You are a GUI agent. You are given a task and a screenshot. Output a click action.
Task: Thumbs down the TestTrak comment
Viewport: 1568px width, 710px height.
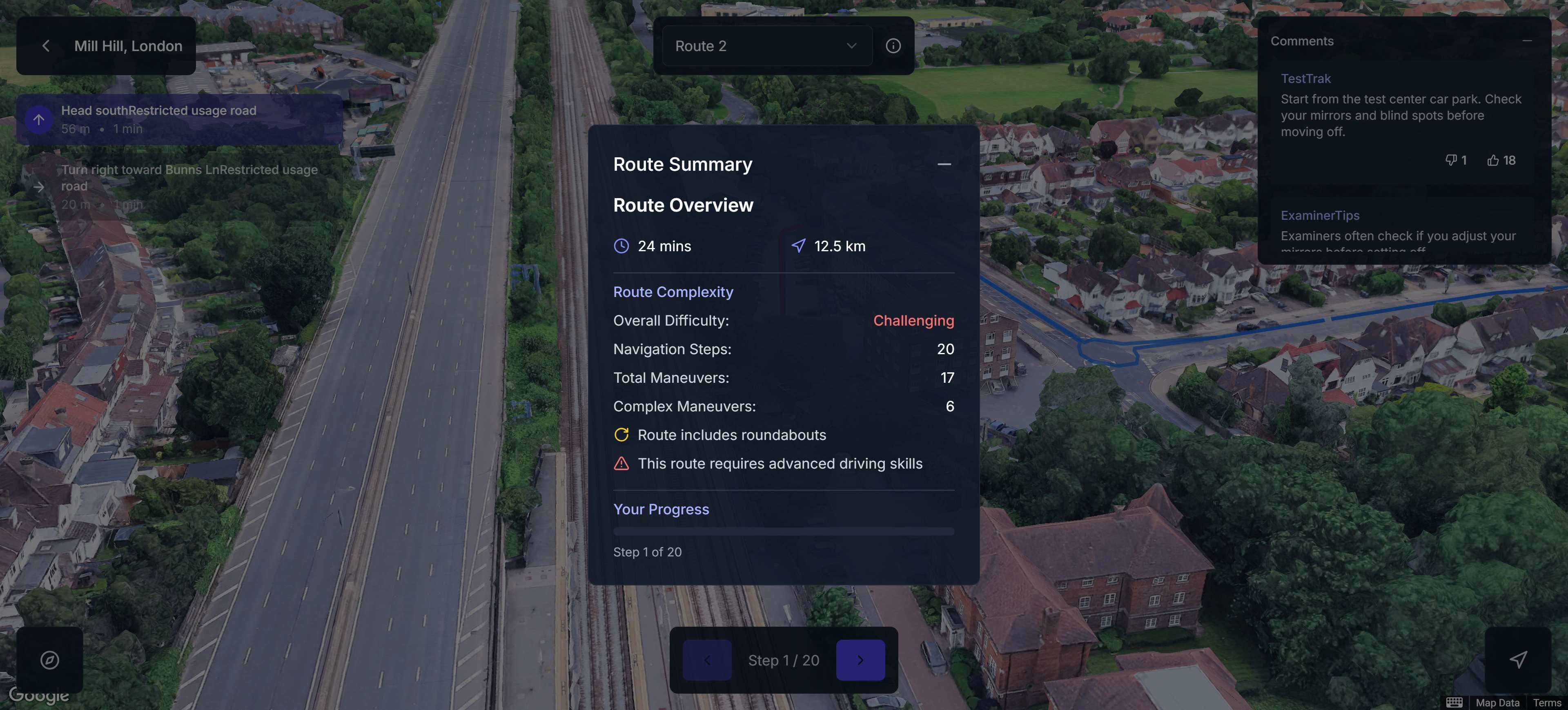tap(1455, 160)
